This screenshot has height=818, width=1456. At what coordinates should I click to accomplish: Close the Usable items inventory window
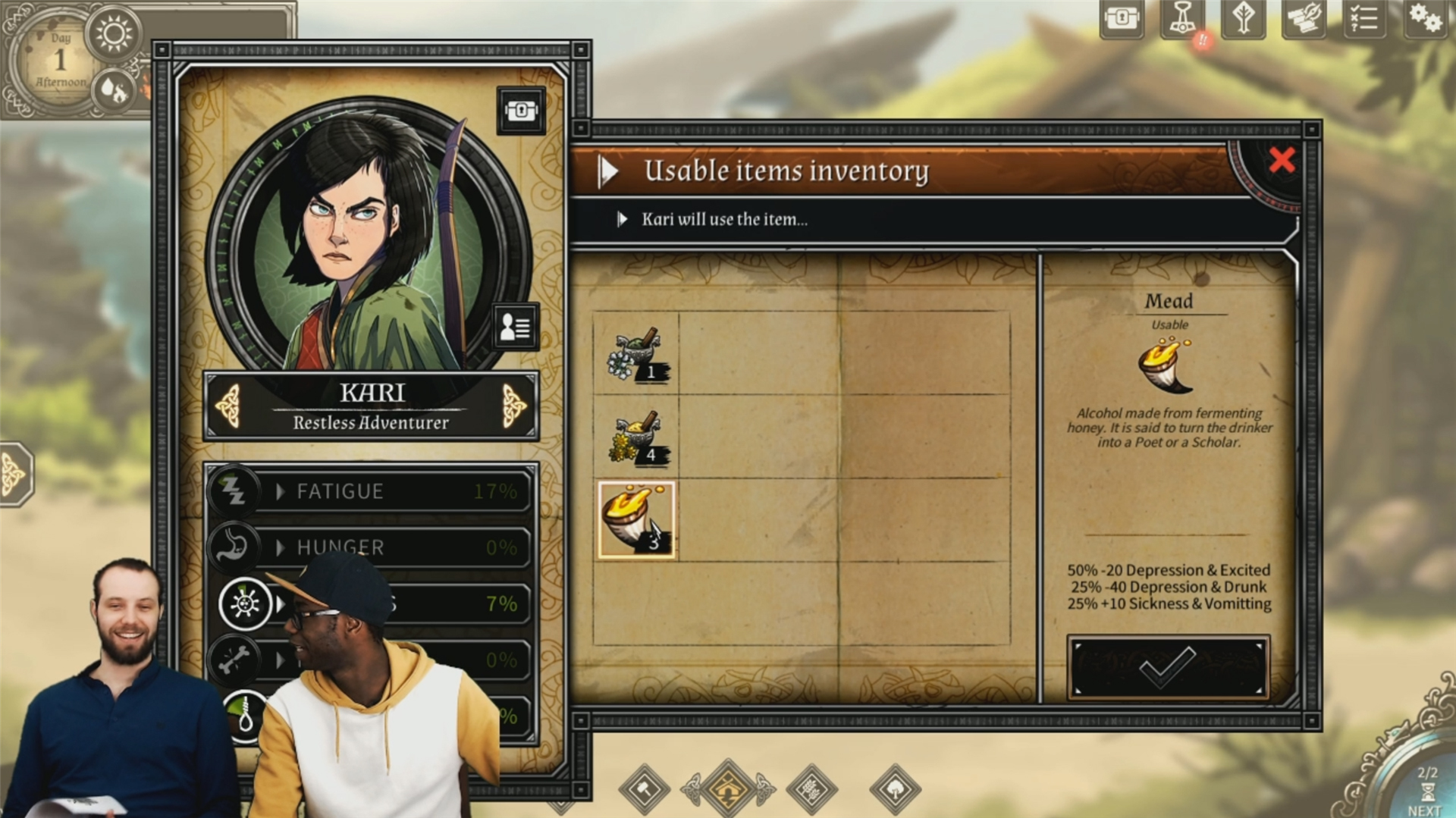point(1282,160)
